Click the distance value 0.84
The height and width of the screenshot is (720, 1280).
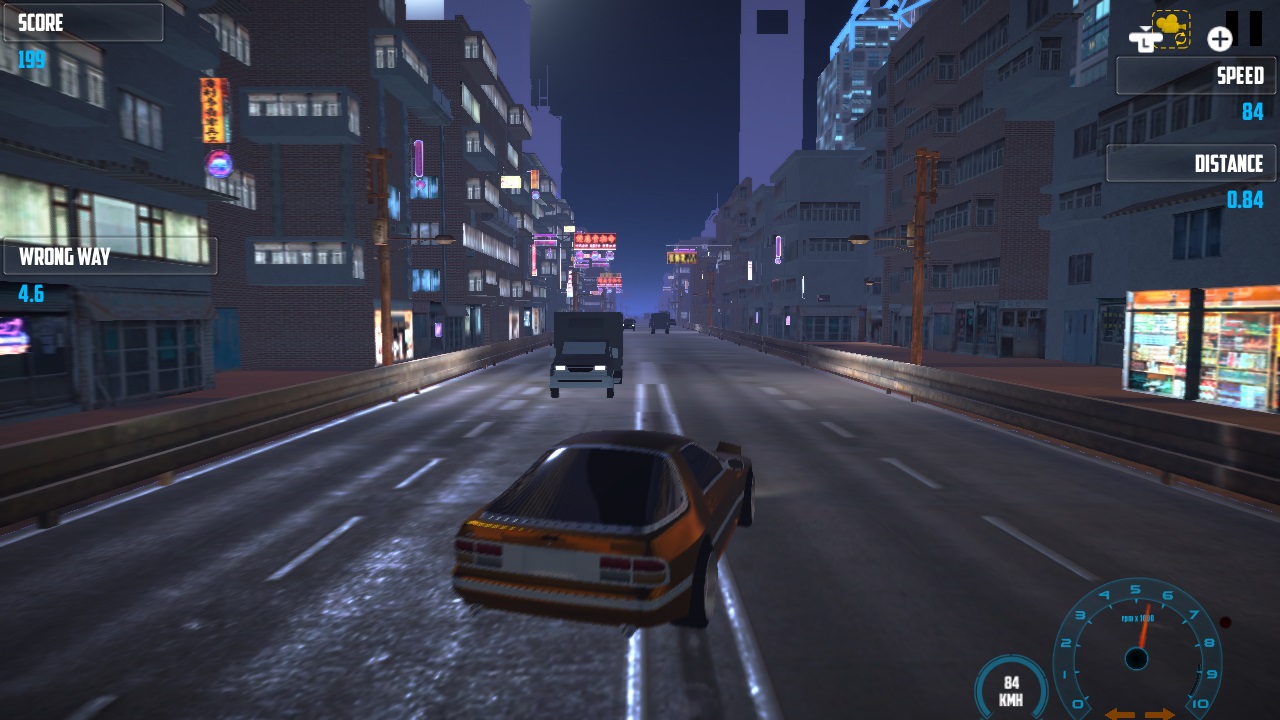[1247, 199]
